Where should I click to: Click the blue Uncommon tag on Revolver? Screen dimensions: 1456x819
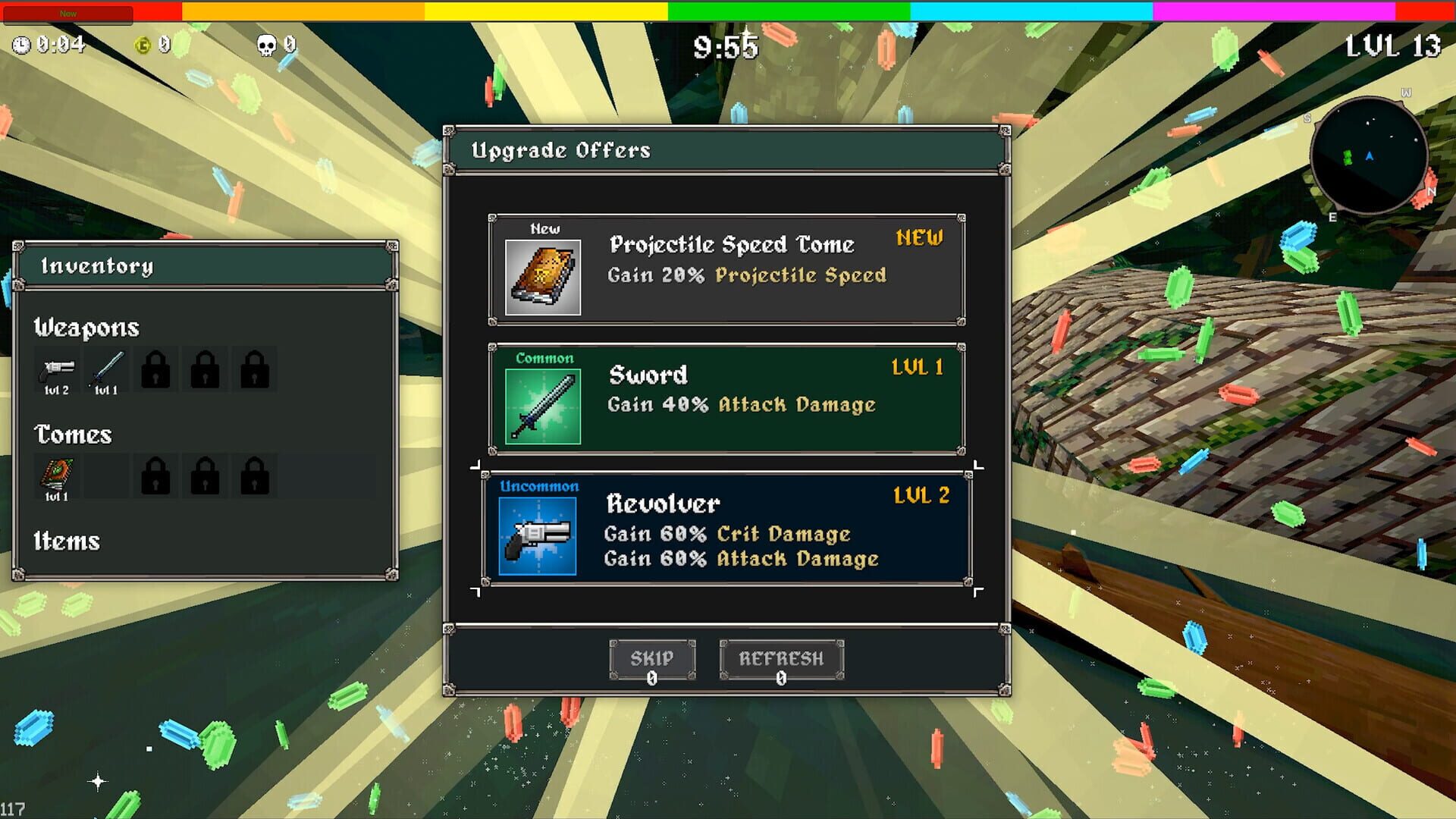click(x=539, y=485)
